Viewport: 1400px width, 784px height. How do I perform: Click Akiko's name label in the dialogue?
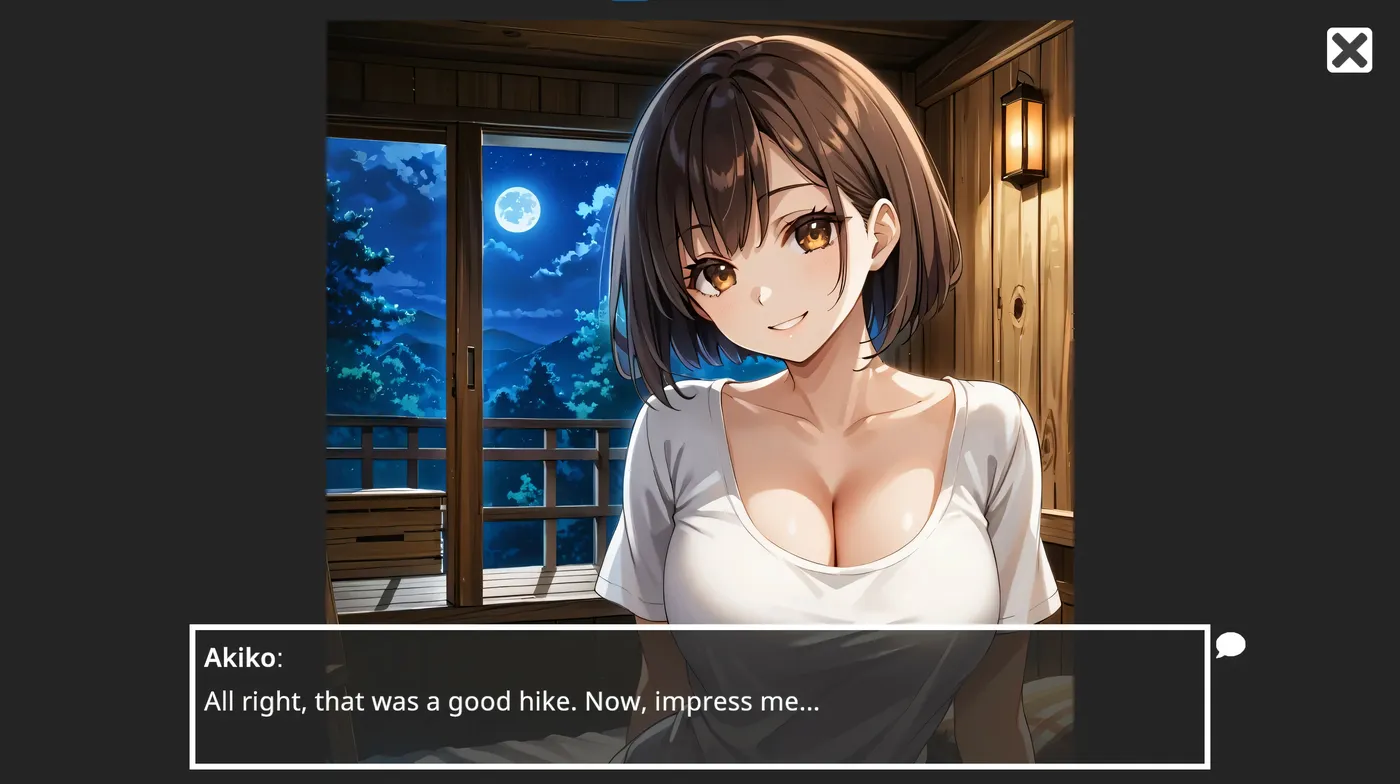coord(239,657)
